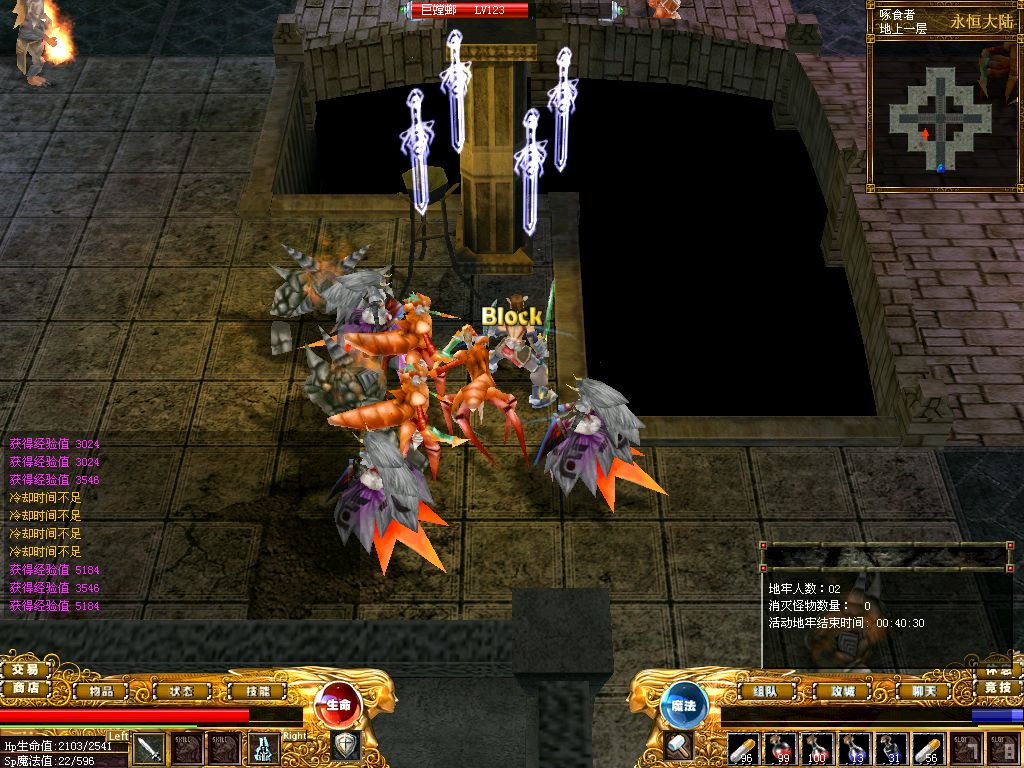The width and height of the screenshot is (1024, 768).
Task: Select the shield skill in the Right slot
Action: pyautogui.click(x=345, y=746)
